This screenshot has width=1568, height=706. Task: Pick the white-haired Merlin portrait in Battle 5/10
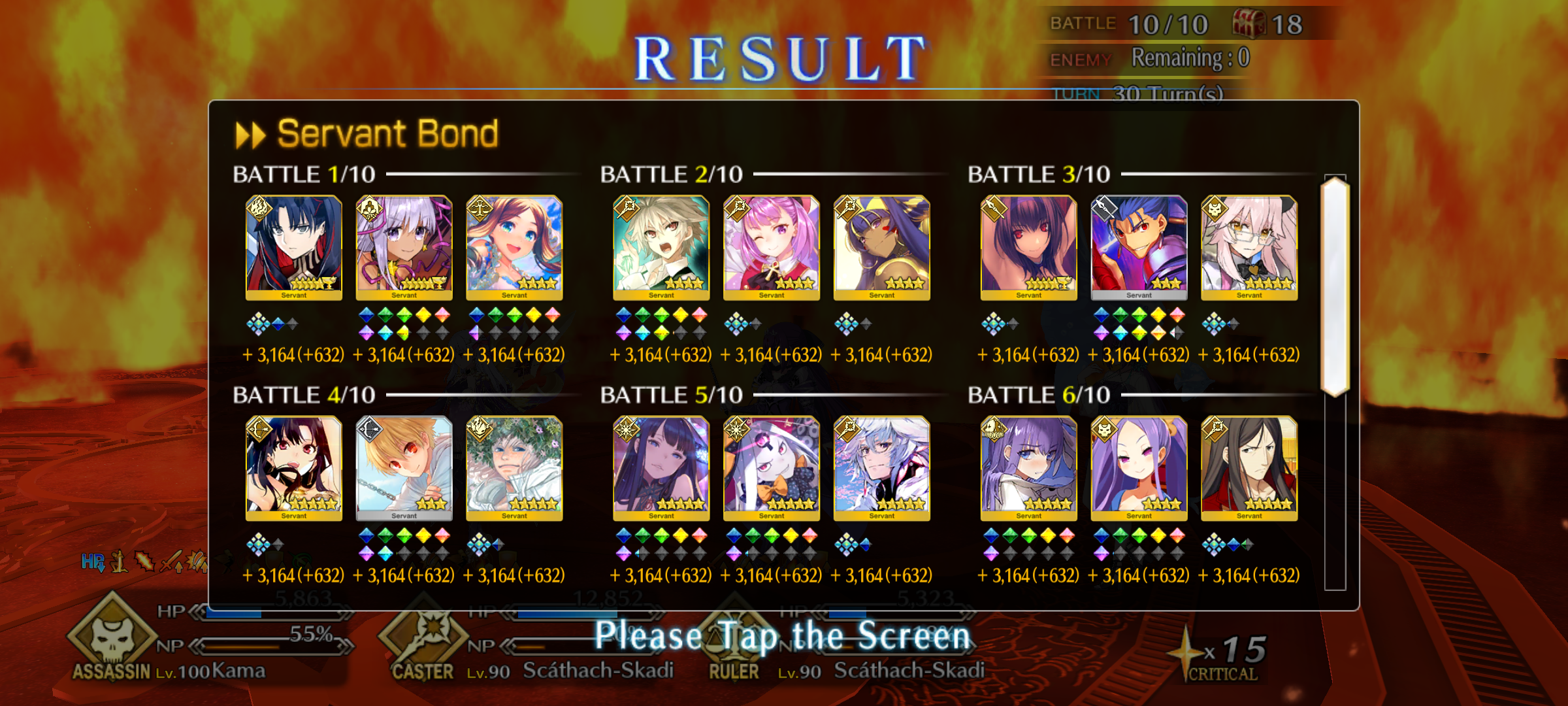(881, 467)
